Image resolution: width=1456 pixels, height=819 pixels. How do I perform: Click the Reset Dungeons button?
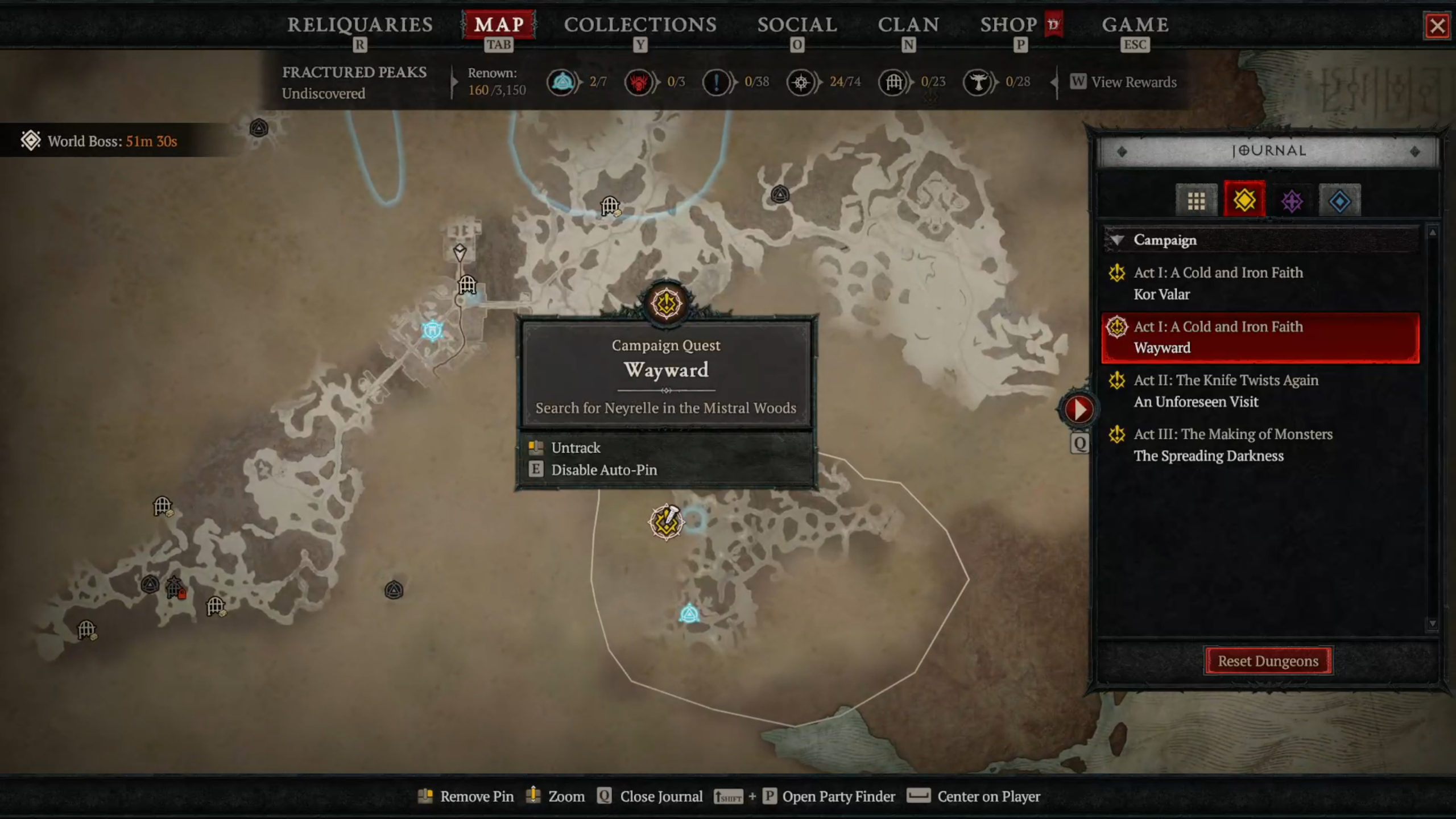(x=1268, y=661)
